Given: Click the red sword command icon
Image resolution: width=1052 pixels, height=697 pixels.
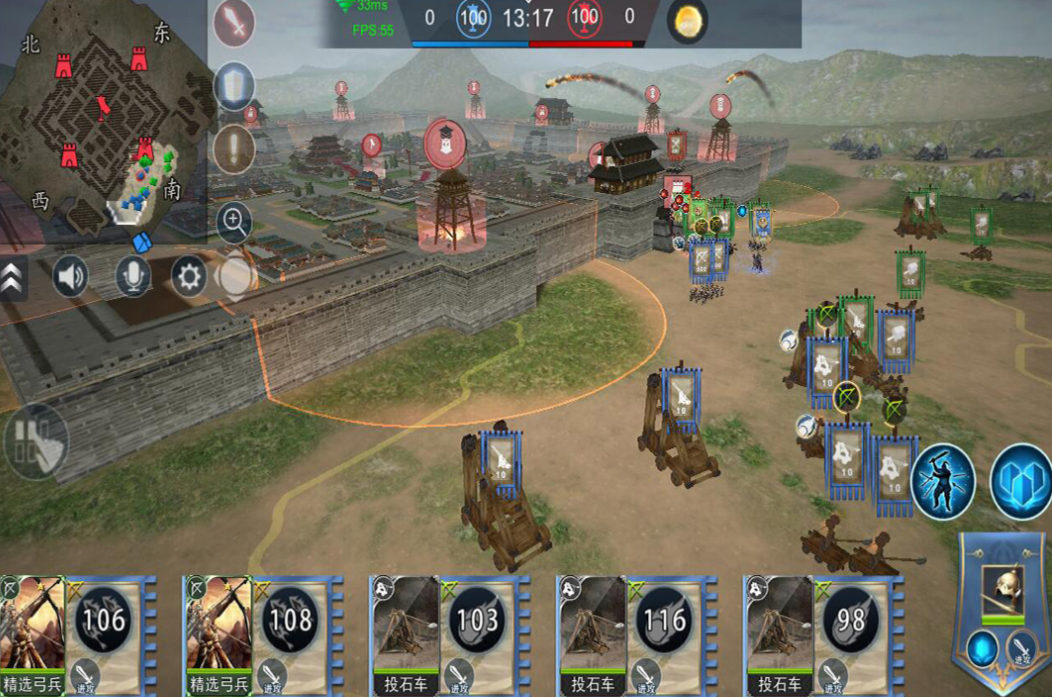Looking at the screenshot, I should point(234,23).
